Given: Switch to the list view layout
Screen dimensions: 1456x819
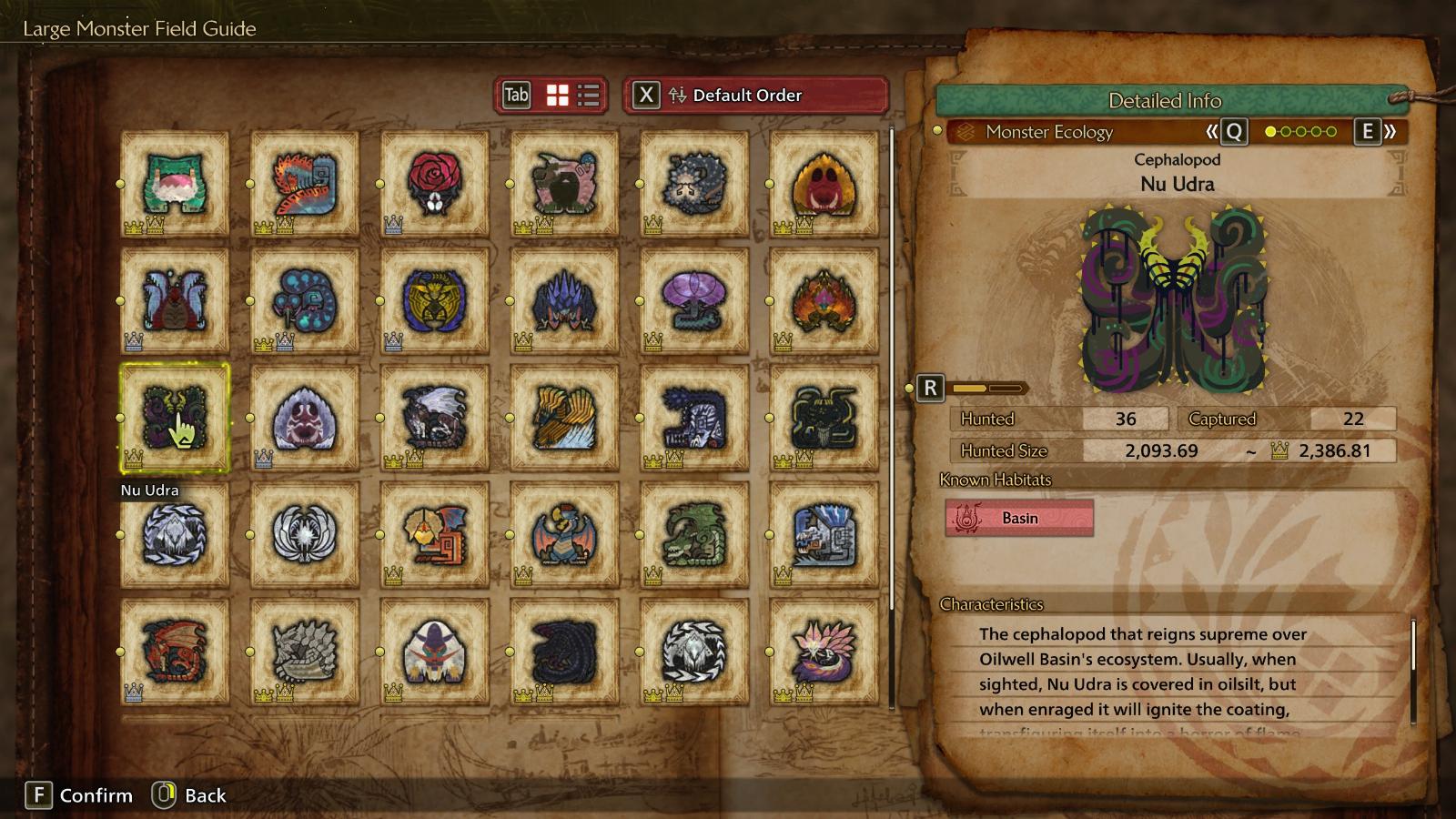Looking at the screenshot, I should click(x=589, y=96).
